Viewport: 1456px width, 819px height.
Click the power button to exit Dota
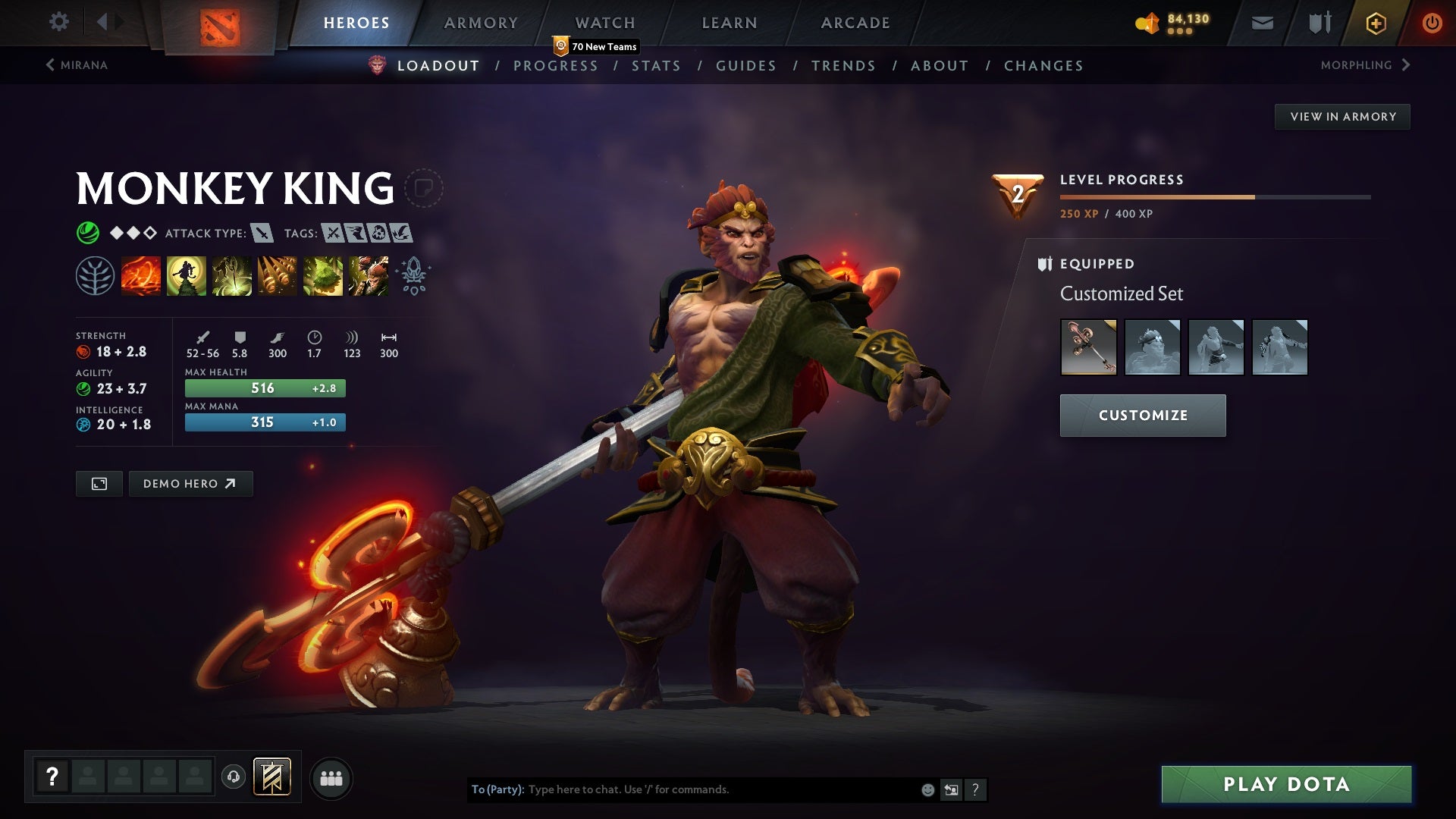[x=1432, y=22]
